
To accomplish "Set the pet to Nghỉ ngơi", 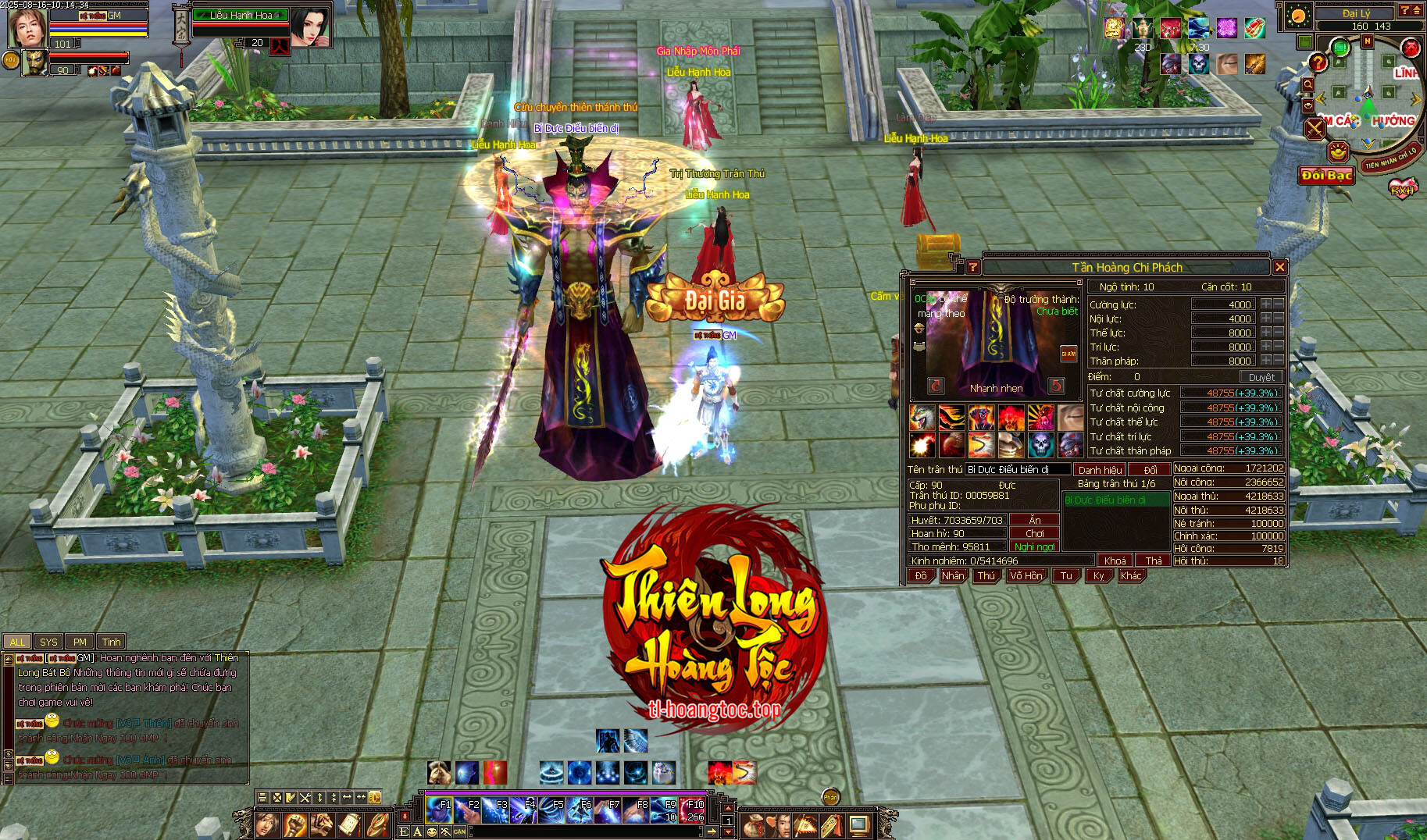I will click(x=1035, y=546).
